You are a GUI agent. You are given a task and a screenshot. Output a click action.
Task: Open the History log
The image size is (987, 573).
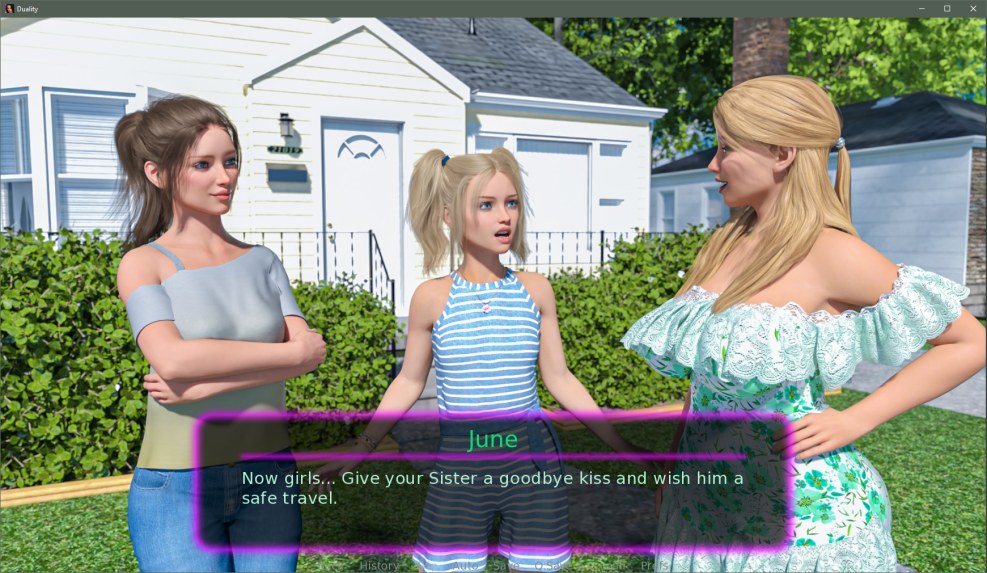pos(379,566)
